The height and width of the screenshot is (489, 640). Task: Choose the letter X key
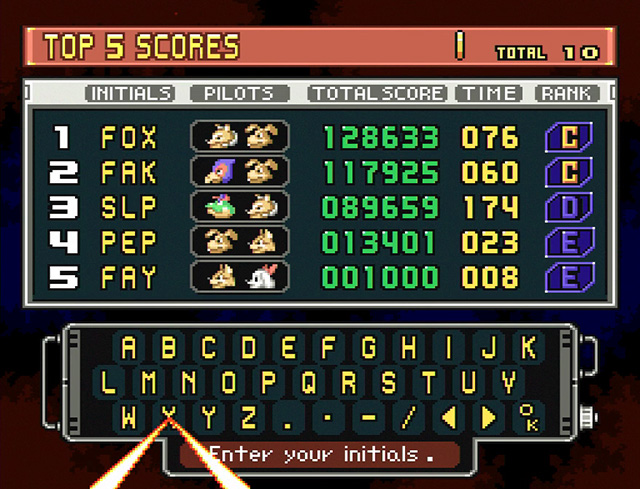(x=169, y=416)
